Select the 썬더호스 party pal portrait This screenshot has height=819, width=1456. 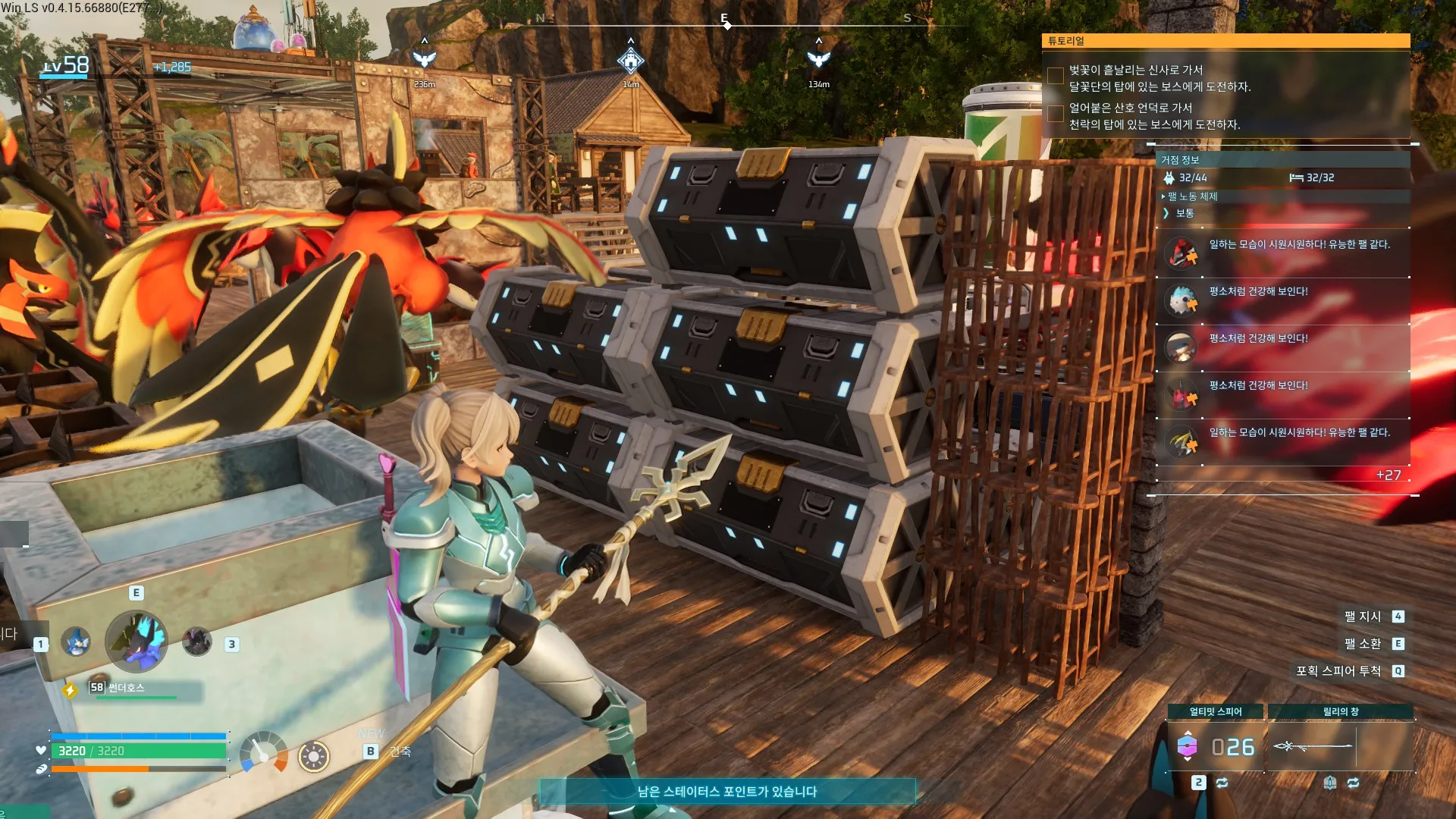coord(136,642)
